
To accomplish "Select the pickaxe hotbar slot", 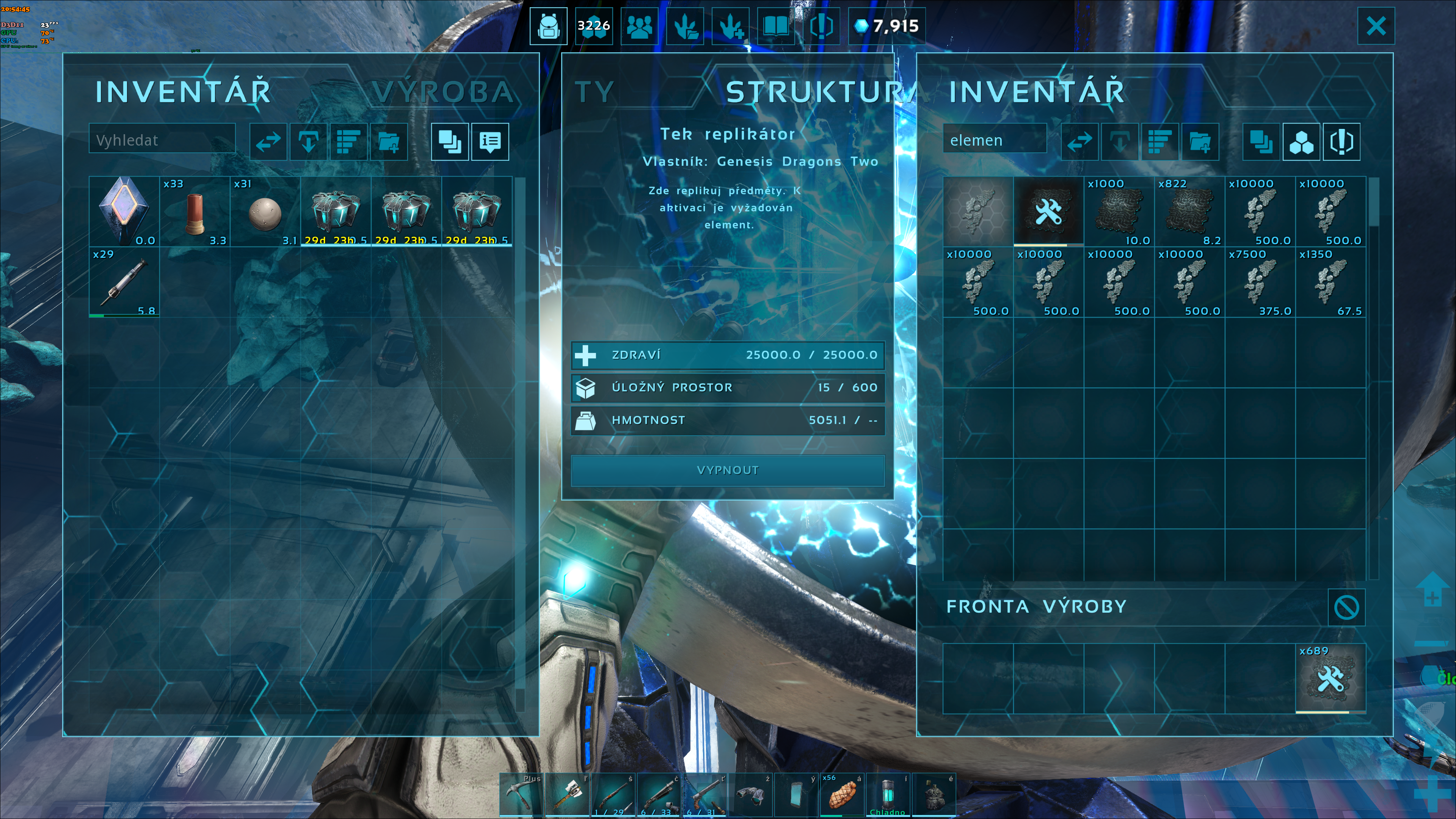I will pyautogui.click(x=521, y=795).
